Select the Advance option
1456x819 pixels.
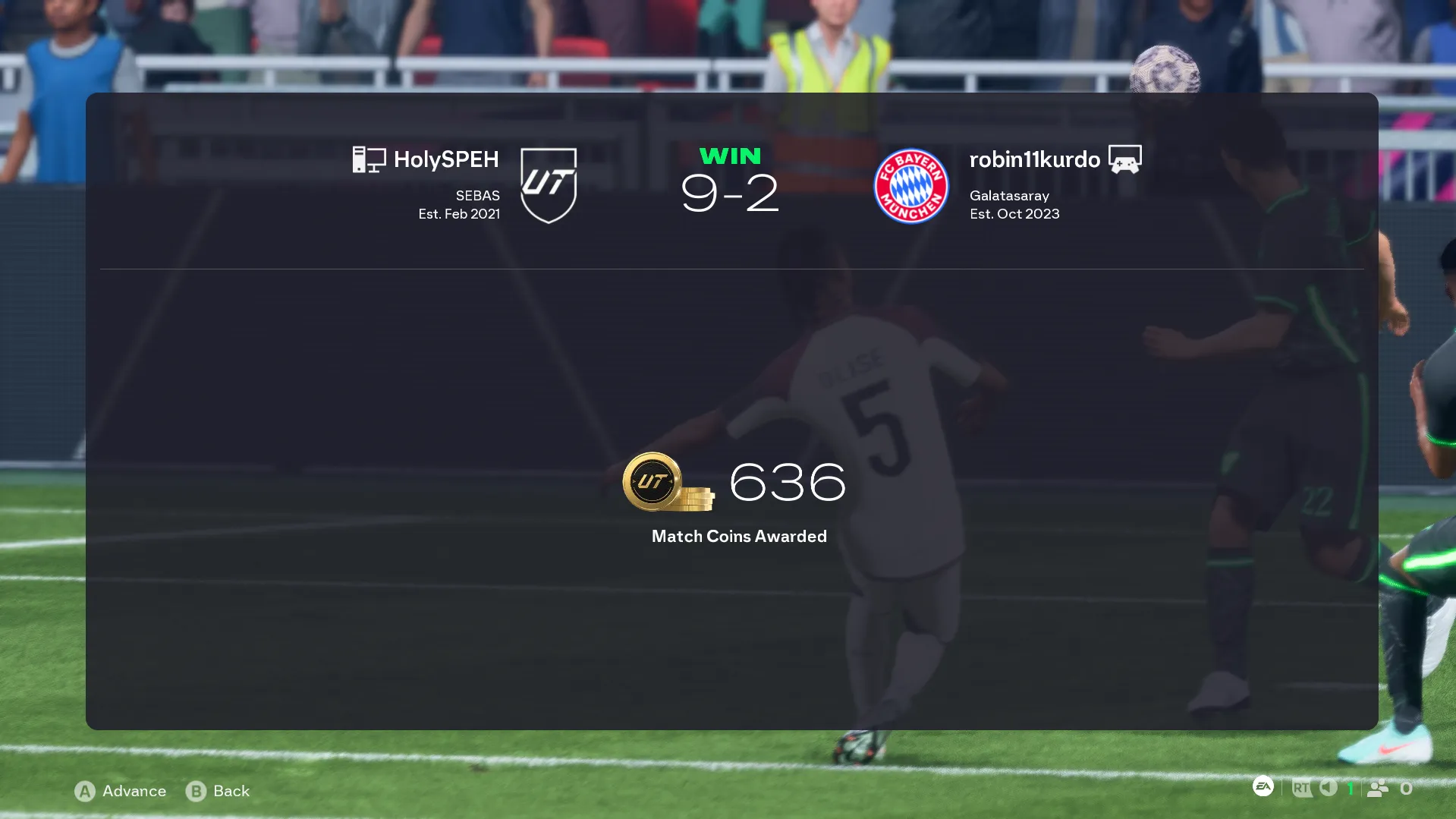pos(121,791)
